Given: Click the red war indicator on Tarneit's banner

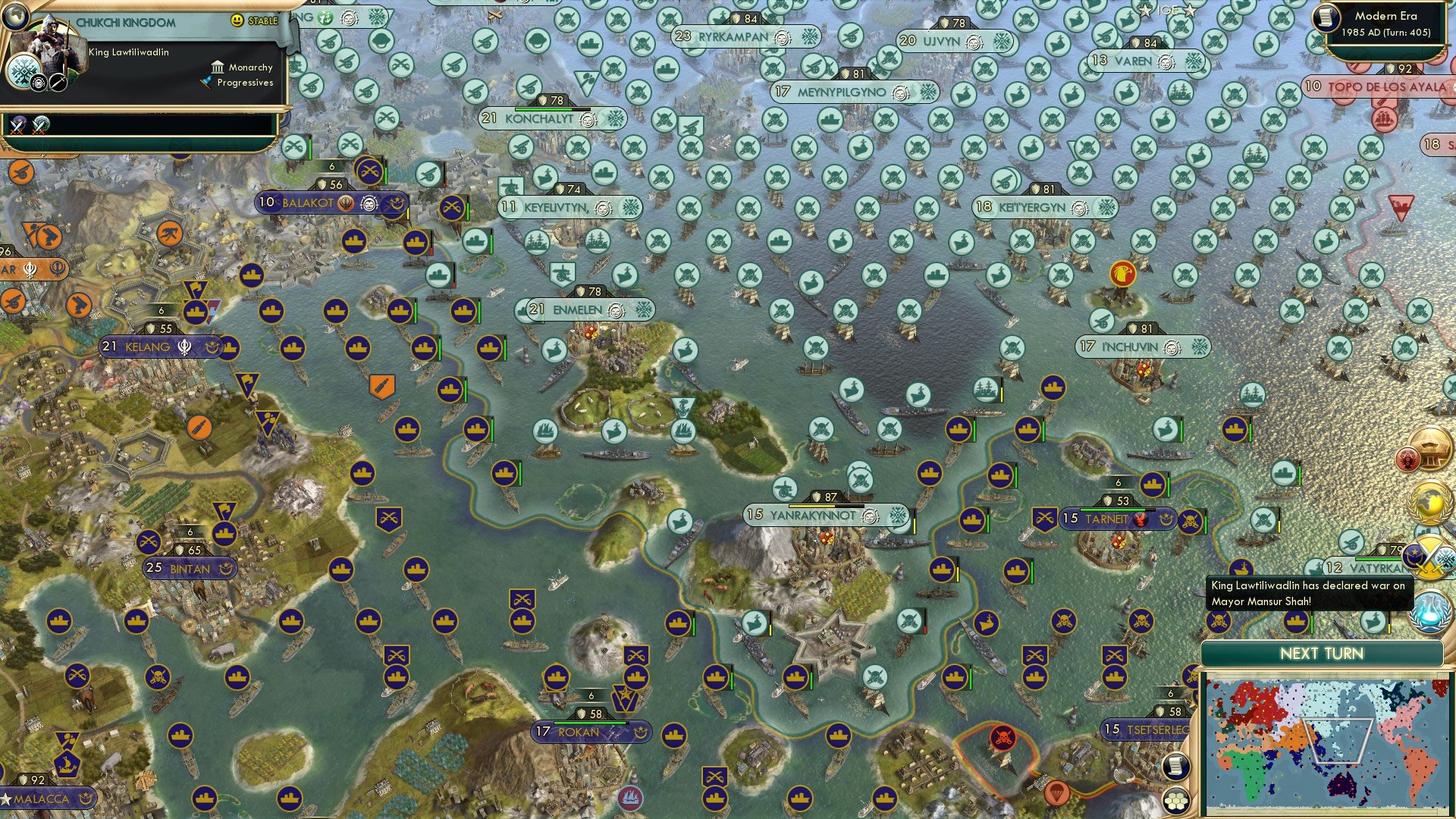Looking at the screenshot, I should (1141, 519).
